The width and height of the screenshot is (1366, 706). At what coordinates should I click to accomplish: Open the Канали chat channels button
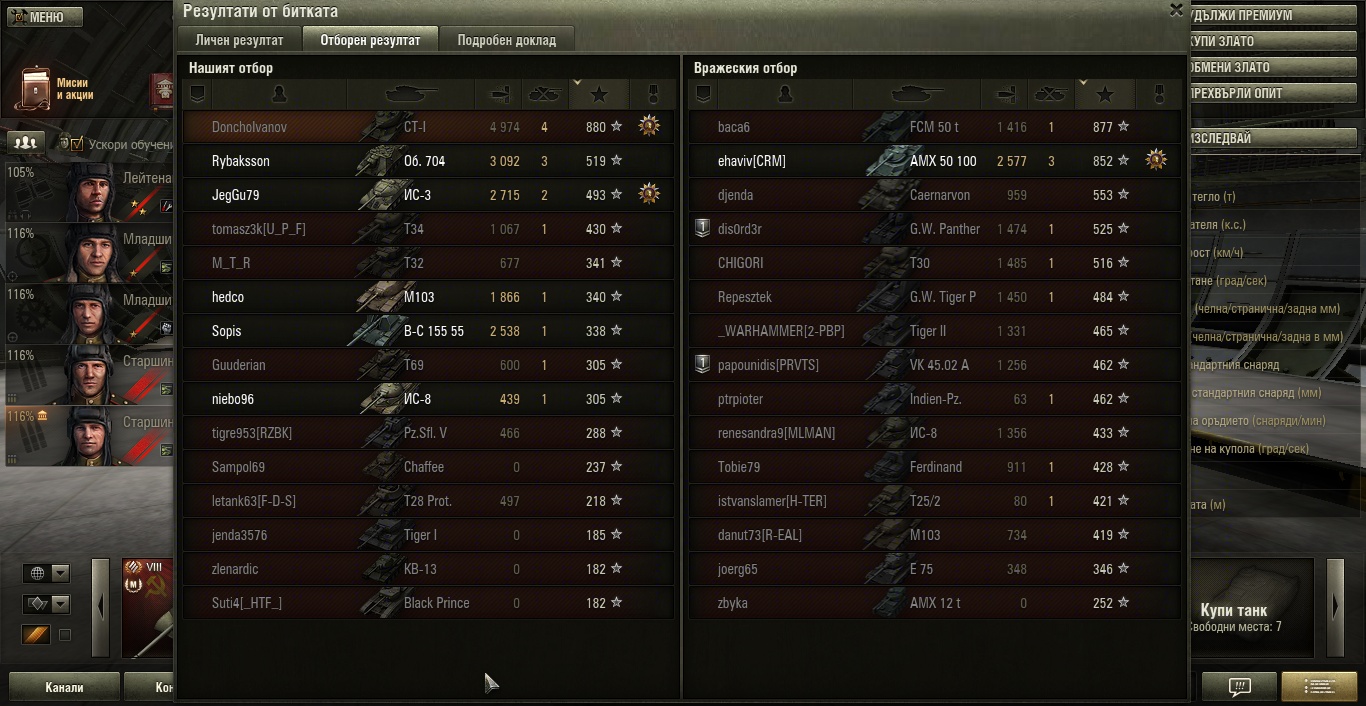pos(64,688)
